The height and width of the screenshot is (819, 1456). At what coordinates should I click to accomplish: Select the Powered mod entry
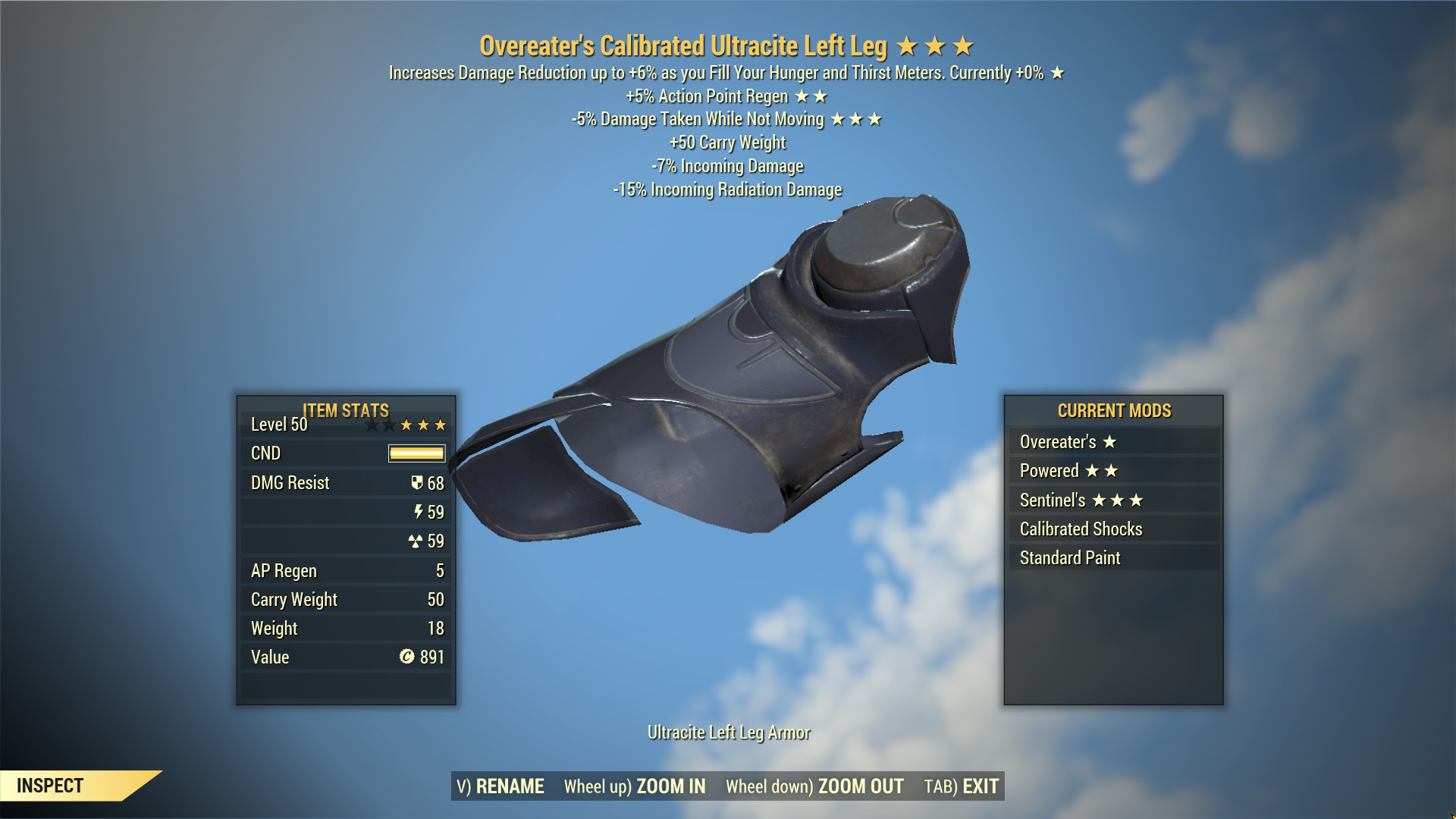[x=1113, y=471]
